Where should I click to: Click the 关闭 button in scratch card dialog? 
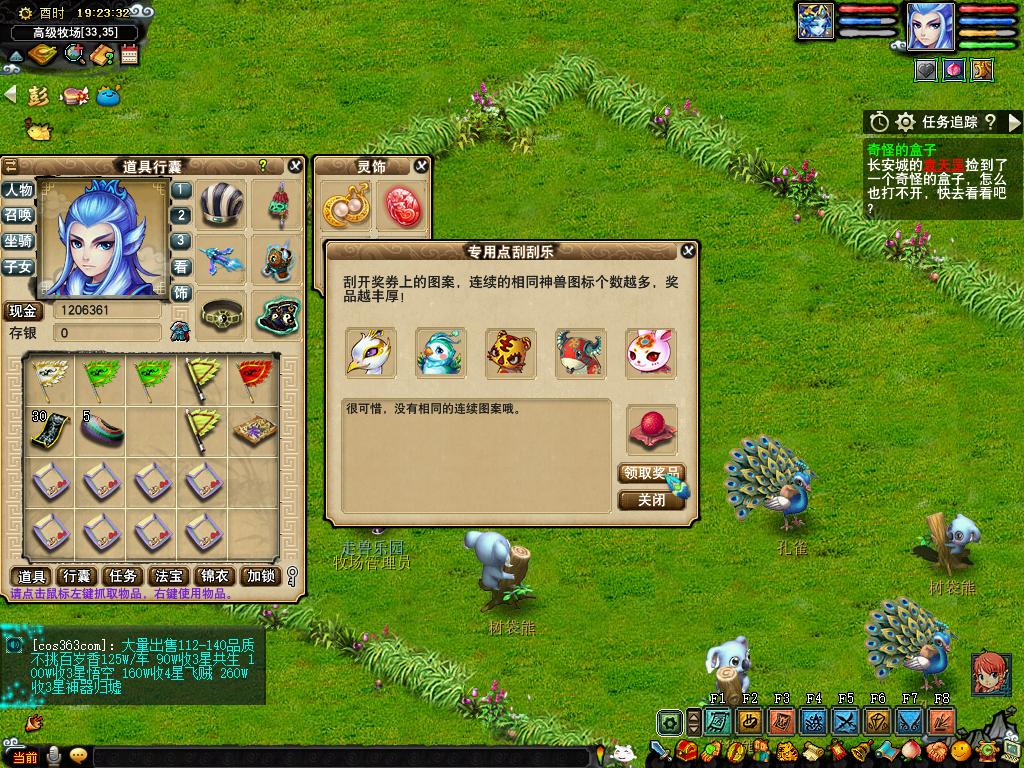[x=650, y=499]
